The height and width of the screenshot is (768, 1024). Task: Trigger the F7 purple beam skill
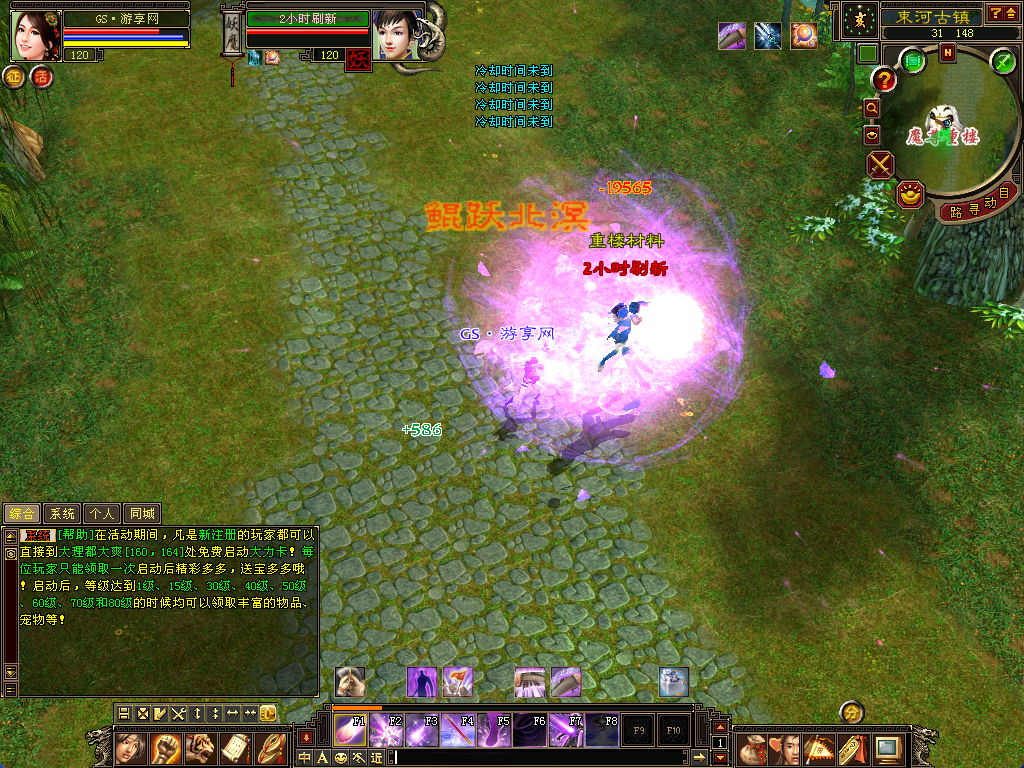coord(567,730)
